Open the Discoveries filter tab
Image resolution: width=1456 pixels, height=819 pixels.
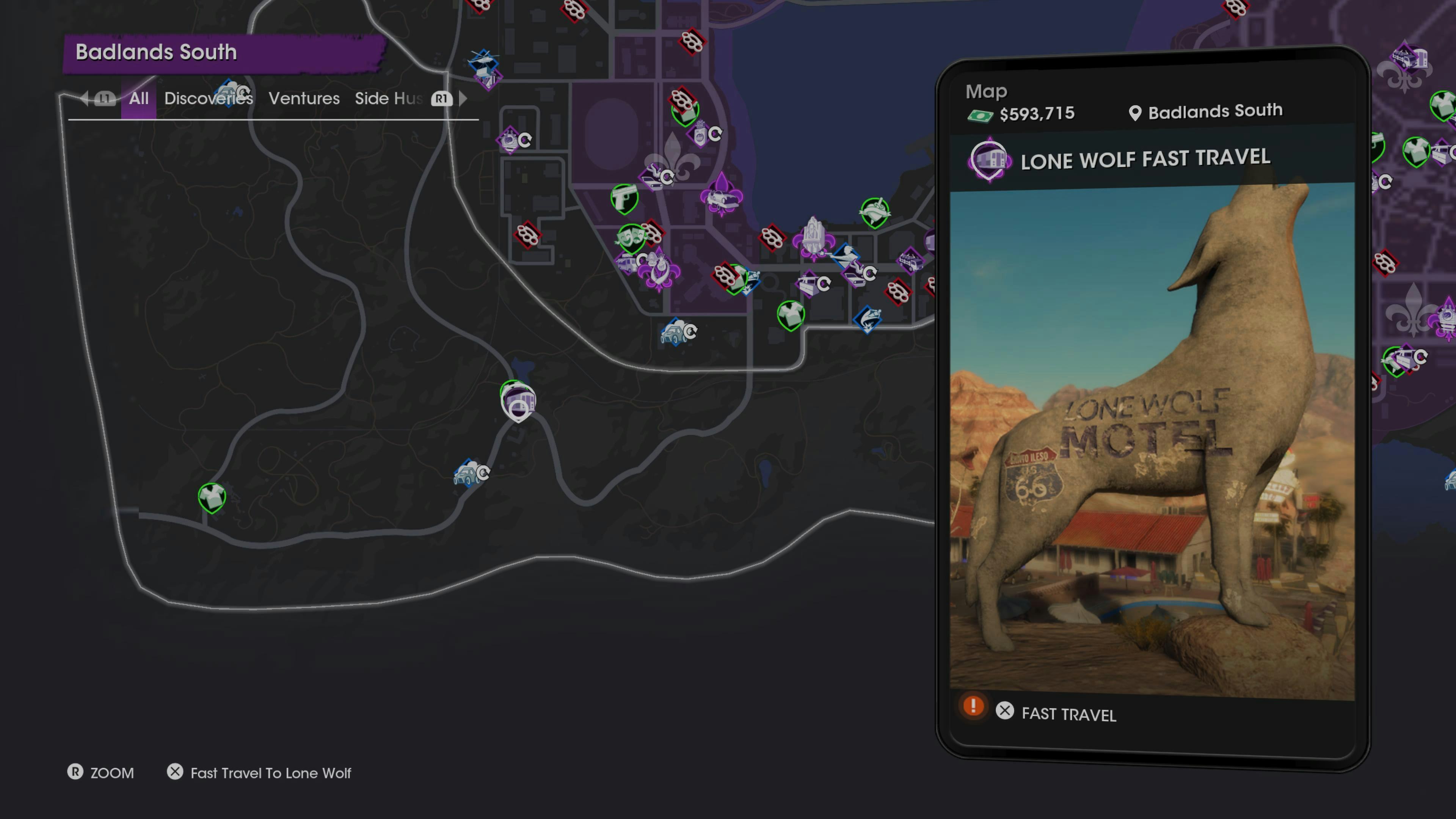[x=208, y=98]
